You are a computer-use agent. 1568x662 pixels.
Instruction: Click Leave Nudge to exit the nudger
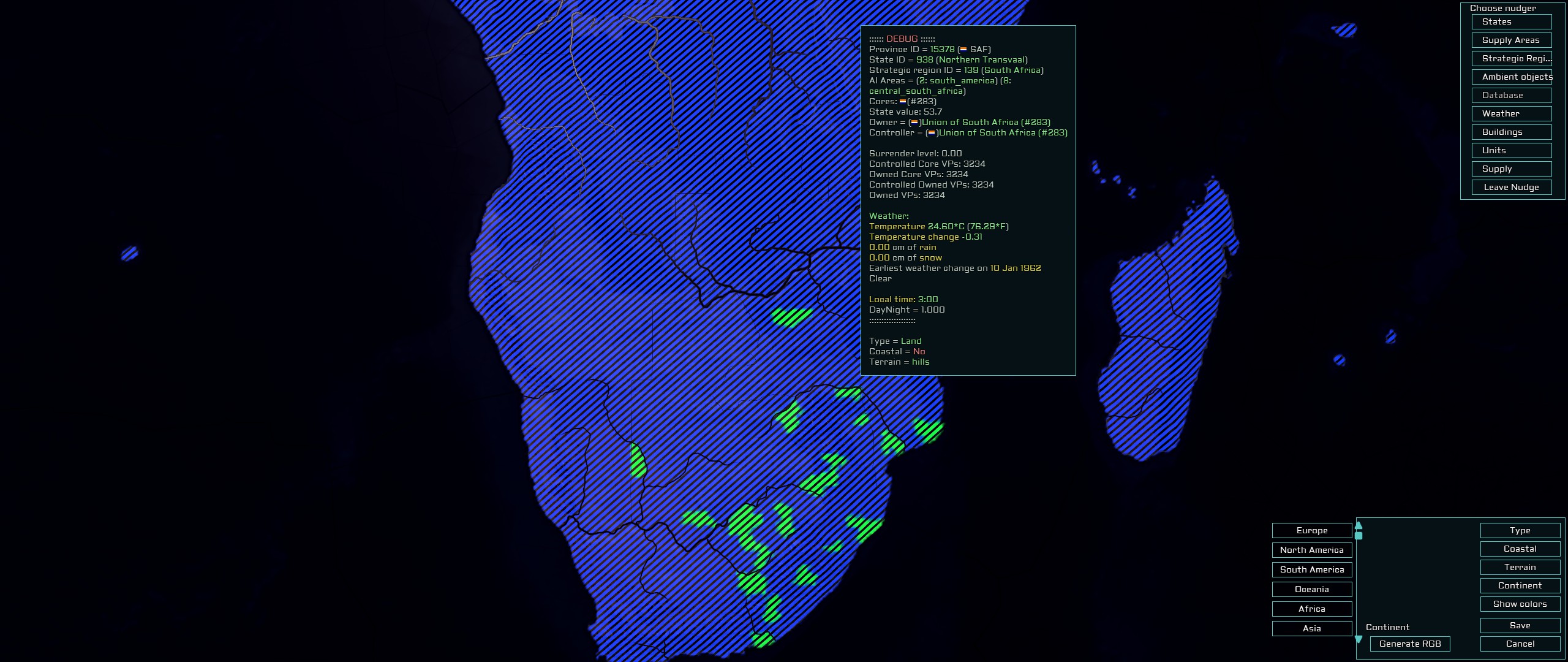pyautogui.click(x=1511, y=187)
